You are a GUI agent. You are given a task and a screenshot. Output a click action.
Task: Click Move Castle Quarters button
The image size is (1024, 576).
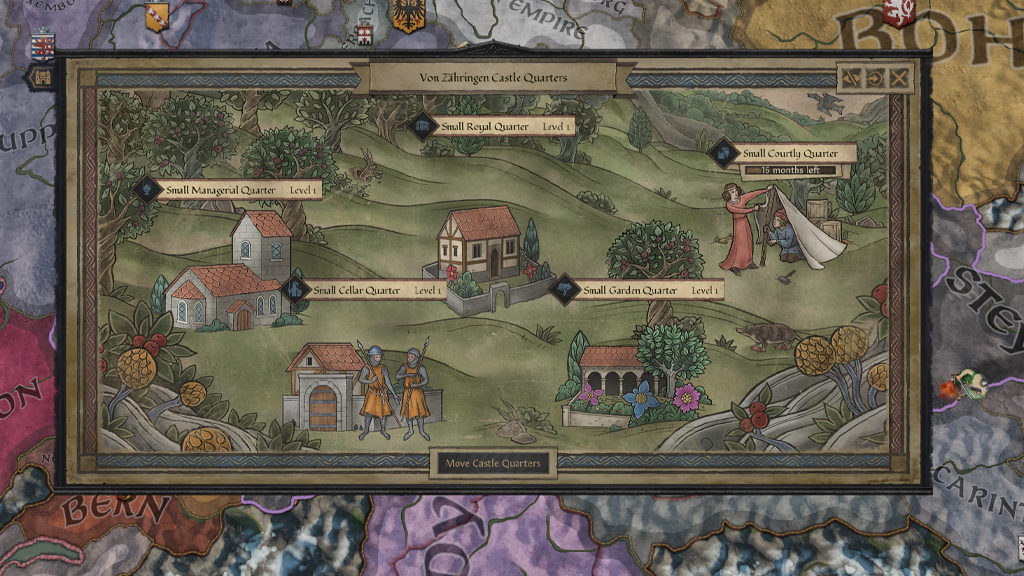[494, 463]
